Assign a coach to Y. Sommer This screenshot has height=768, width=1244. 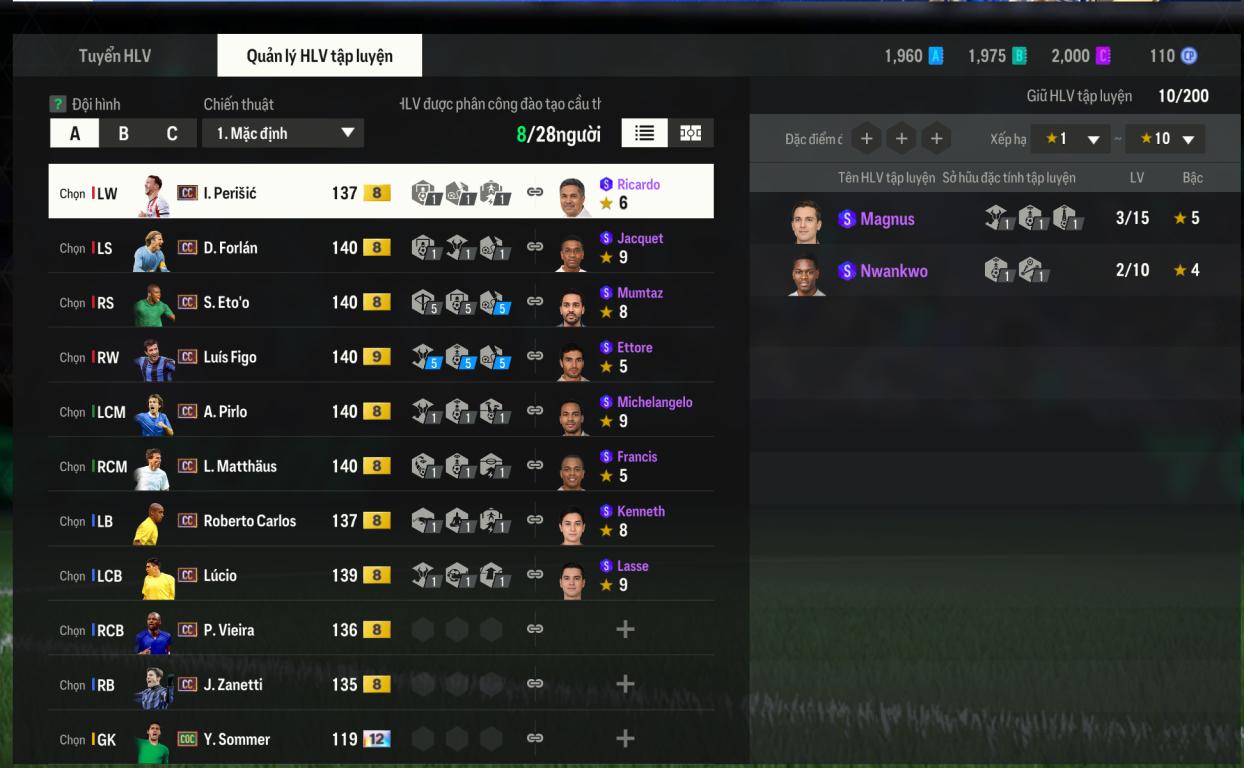click(x=625, y=739)
